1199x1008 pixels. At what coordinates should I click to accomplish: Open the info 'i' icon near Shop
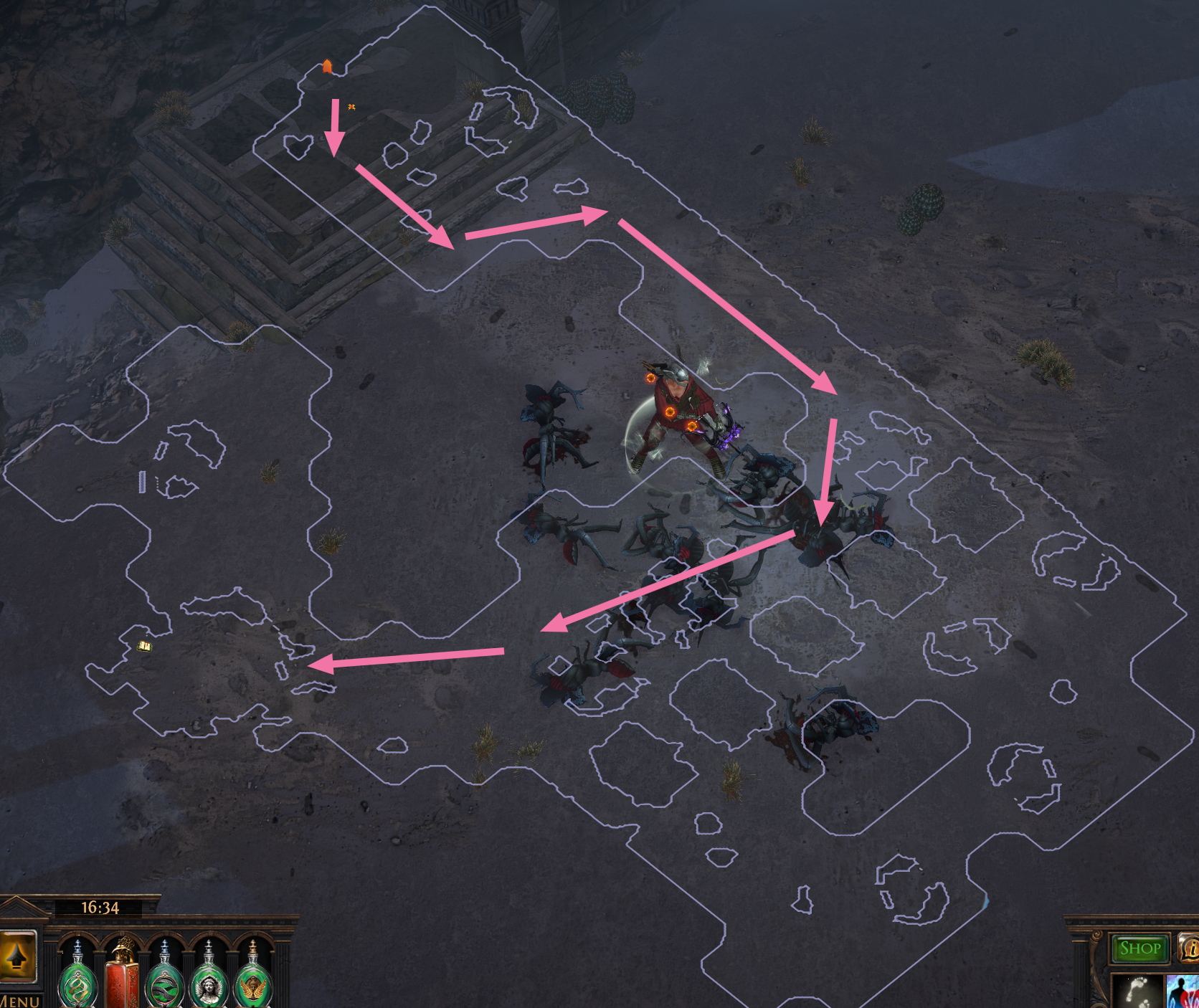point(1190,948)
